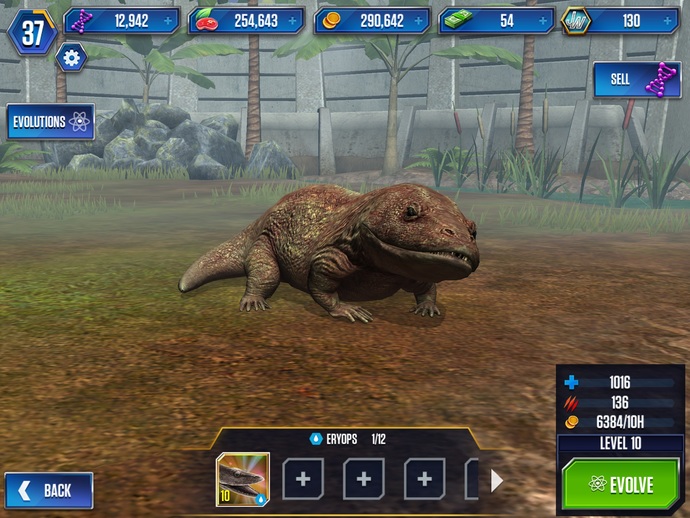Add coins using the coin counter plus
Image resolution: width=690 pixels, height=518 pixels.
[417, 20]
